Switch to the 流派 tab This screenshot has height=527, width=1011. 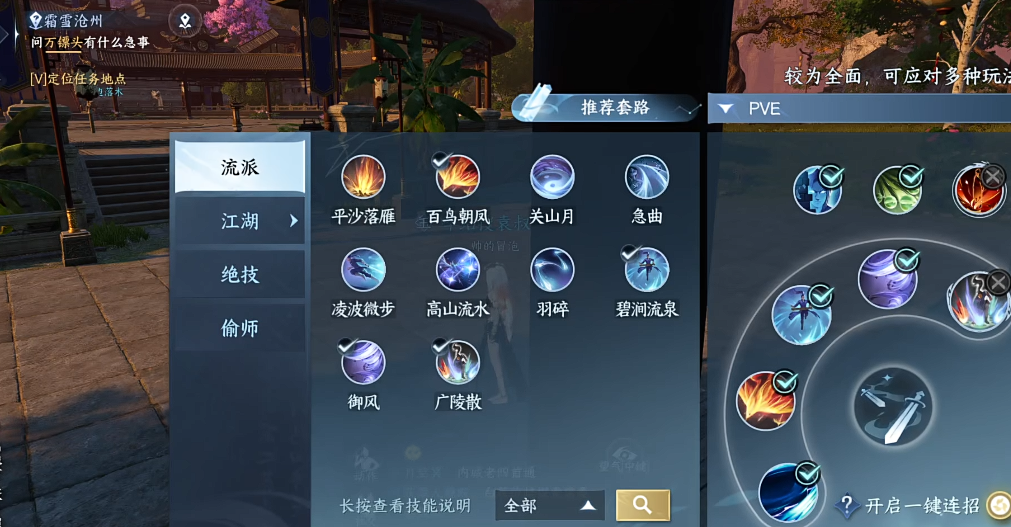(x=240, y=167)
